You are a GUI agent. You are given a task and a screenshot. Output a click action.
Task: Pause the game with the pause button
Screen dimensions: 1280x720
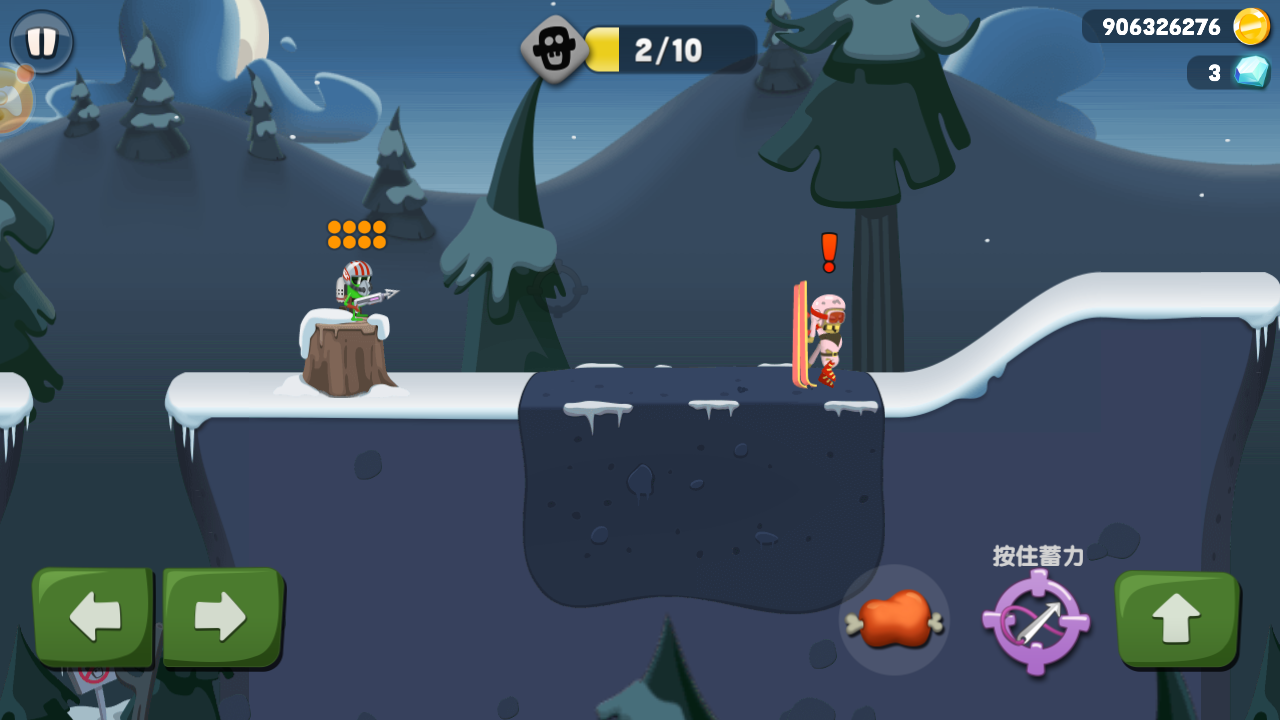click(42, 42)
